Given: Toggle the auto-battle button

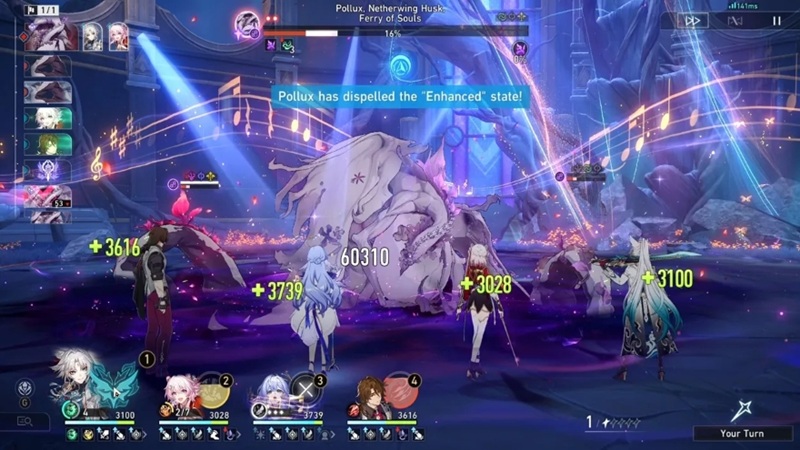Looking at the screenshot, I should point(735,19).
